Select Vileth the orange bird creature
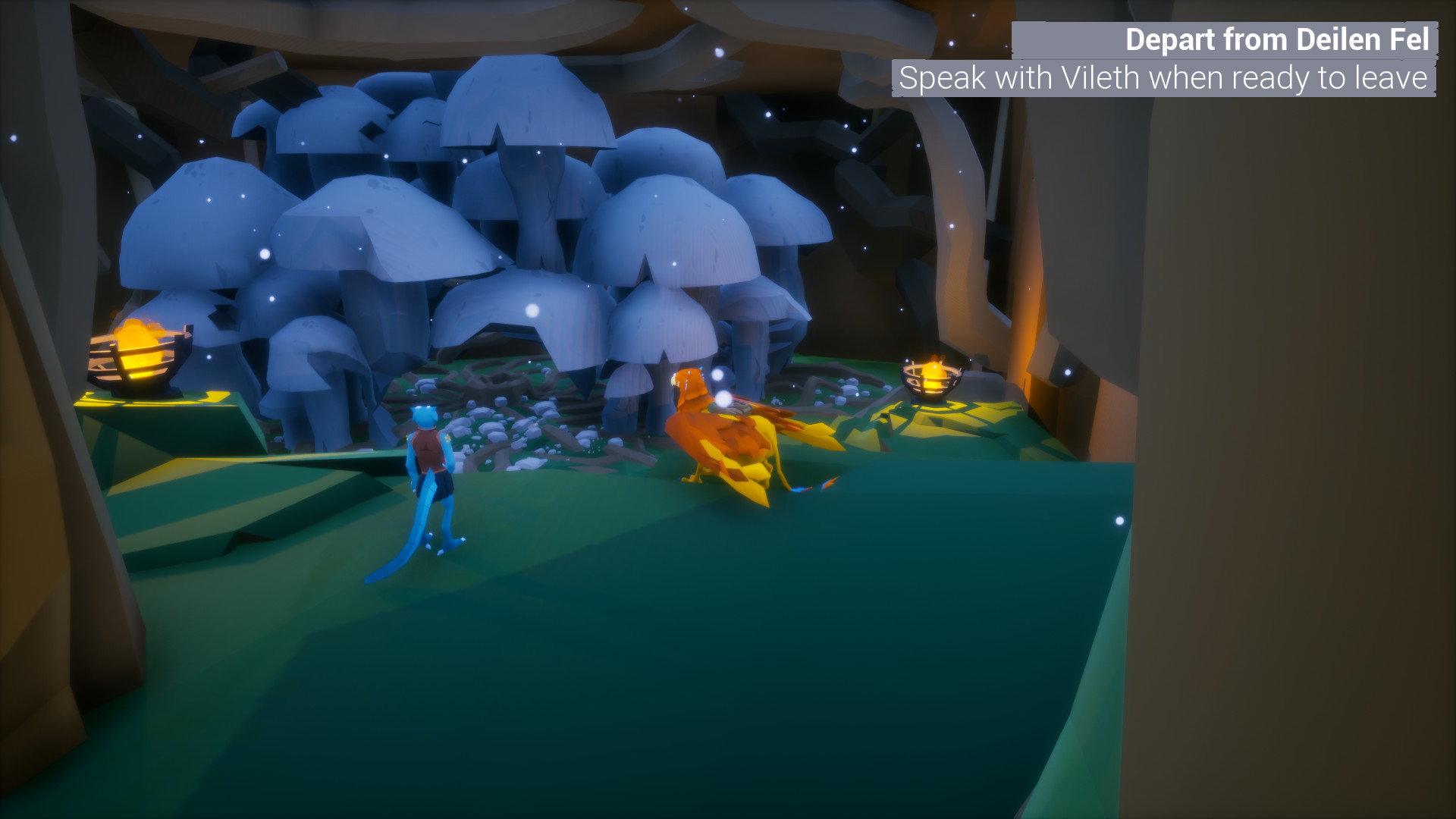This screenshot has width=1456, height=819. pyautogui.click(x=728, y=432)
